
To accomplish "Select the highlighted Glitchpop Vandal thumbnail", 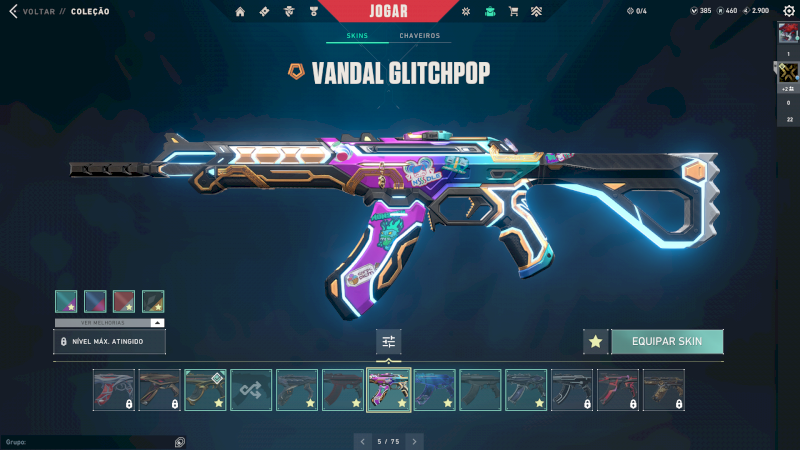I will [389, 390].
